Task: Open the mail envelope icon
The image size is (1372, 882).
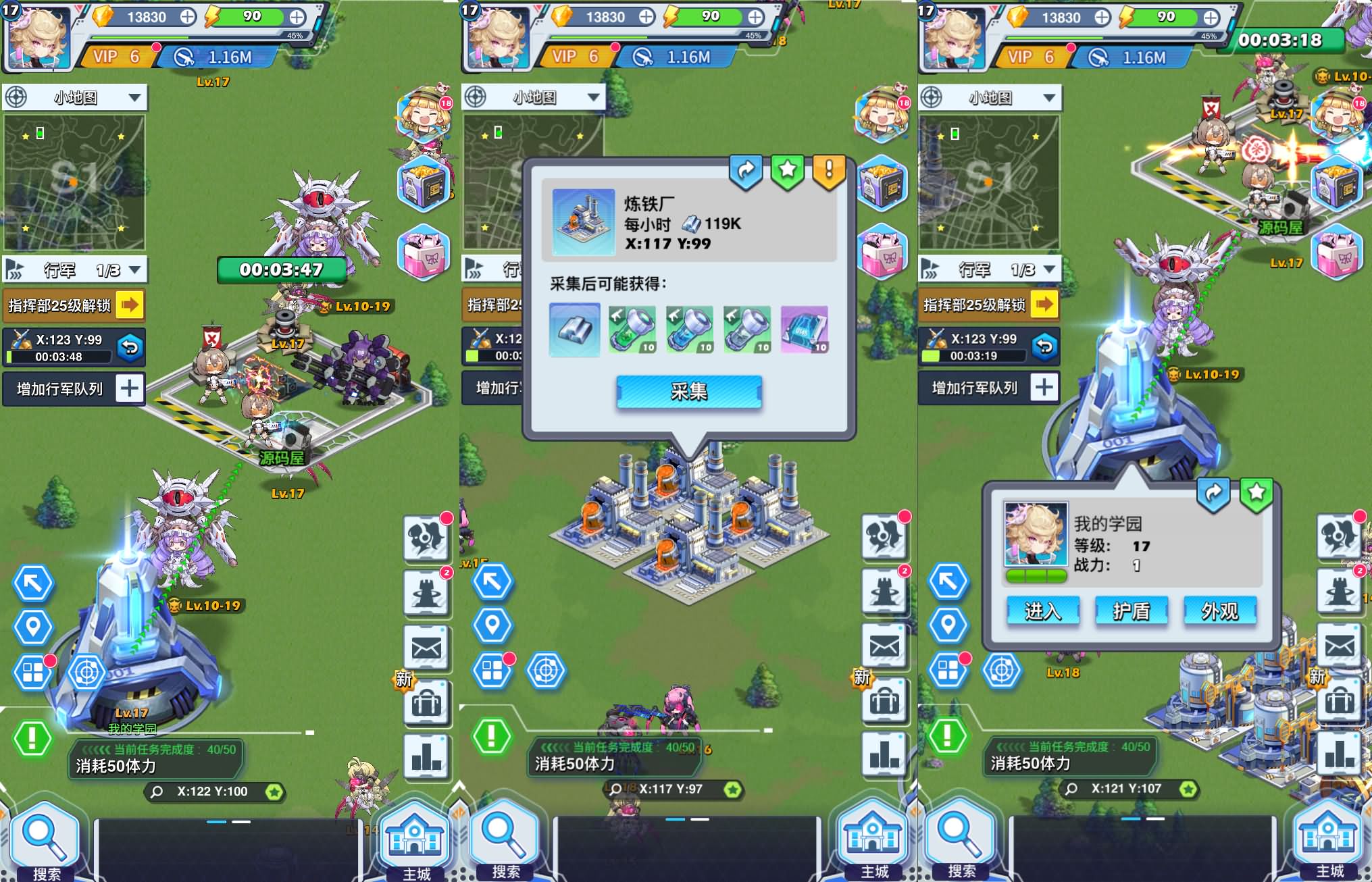Action: pos(426,648)
